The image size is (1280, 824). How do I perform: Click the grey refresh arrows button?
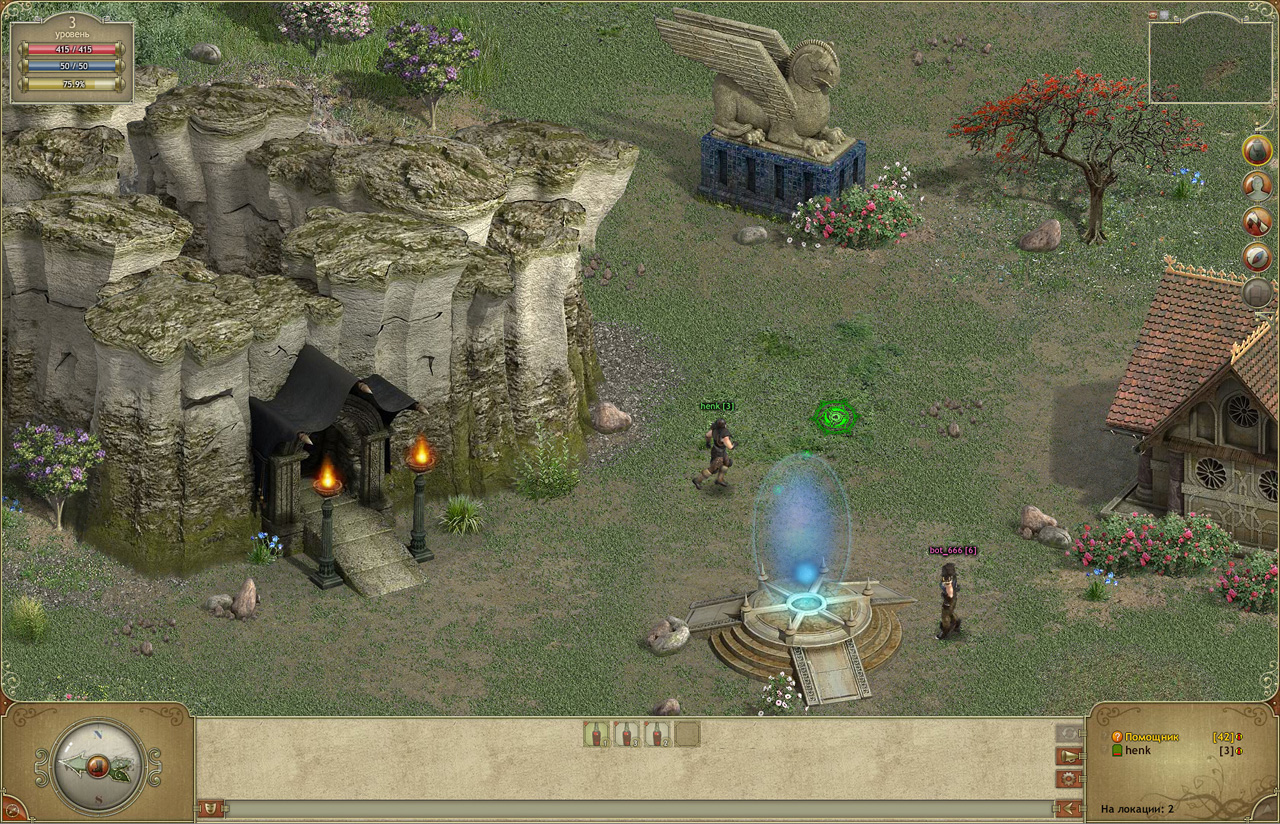(1069, 733)
